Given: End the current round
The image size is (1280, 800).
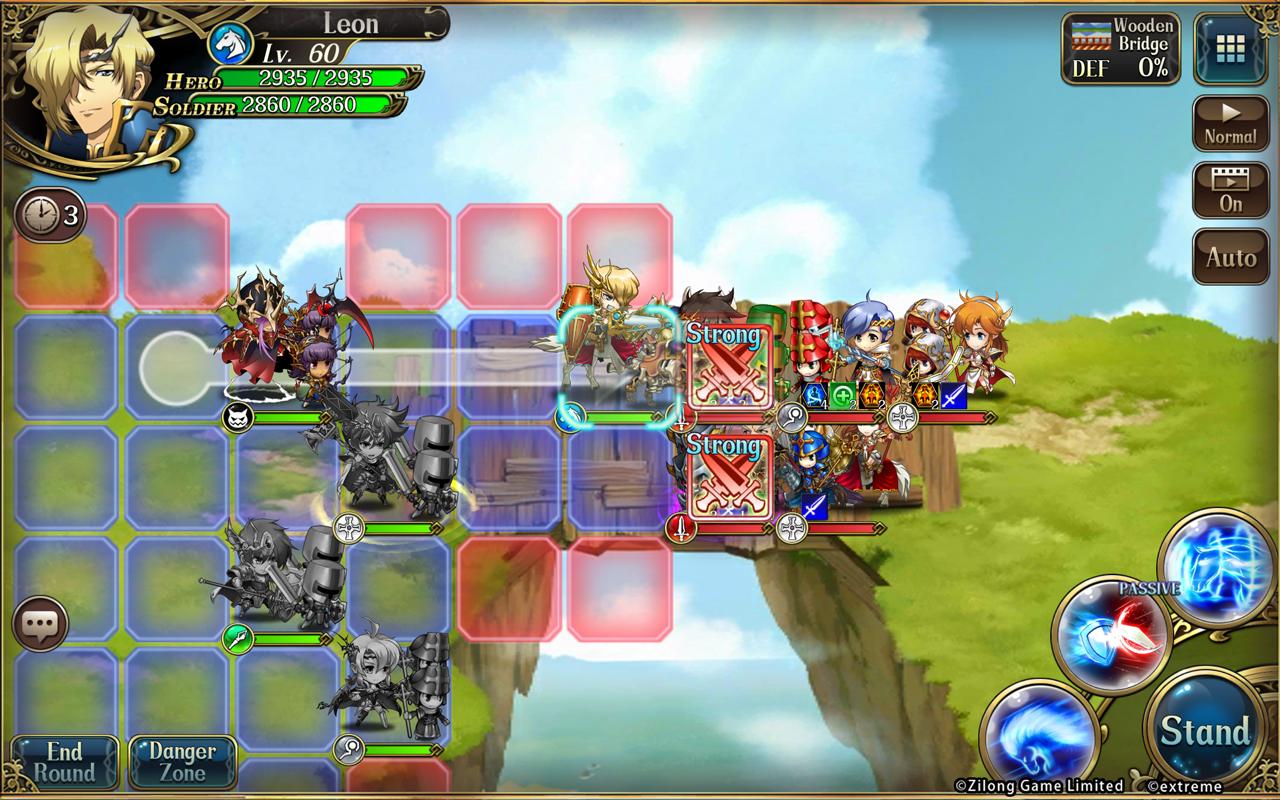Looking at the screenshot, I should 64,762.
